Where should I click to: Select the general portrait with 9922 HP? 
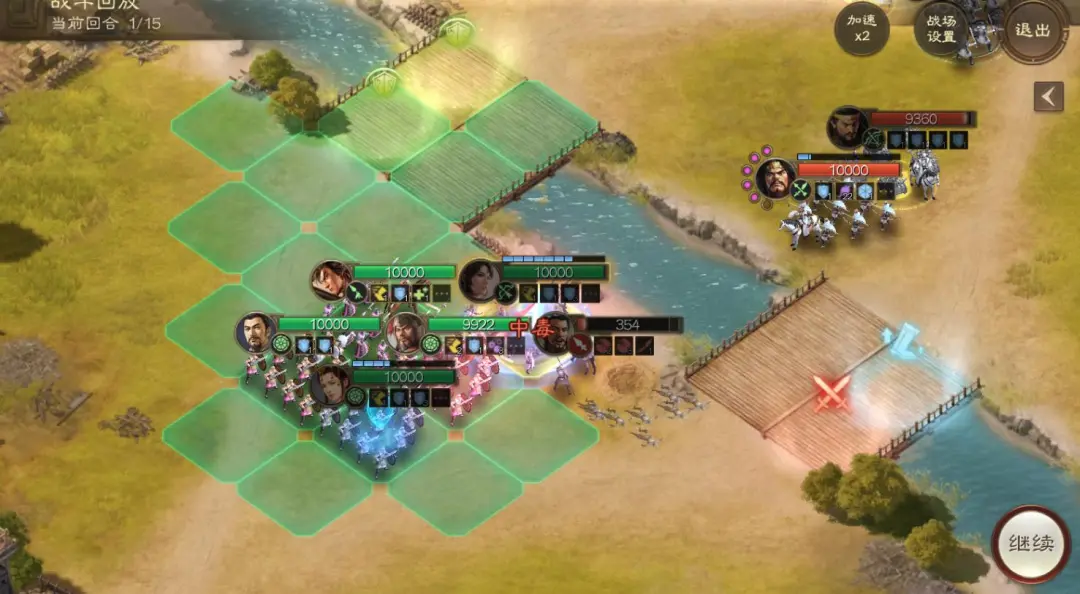406,333
